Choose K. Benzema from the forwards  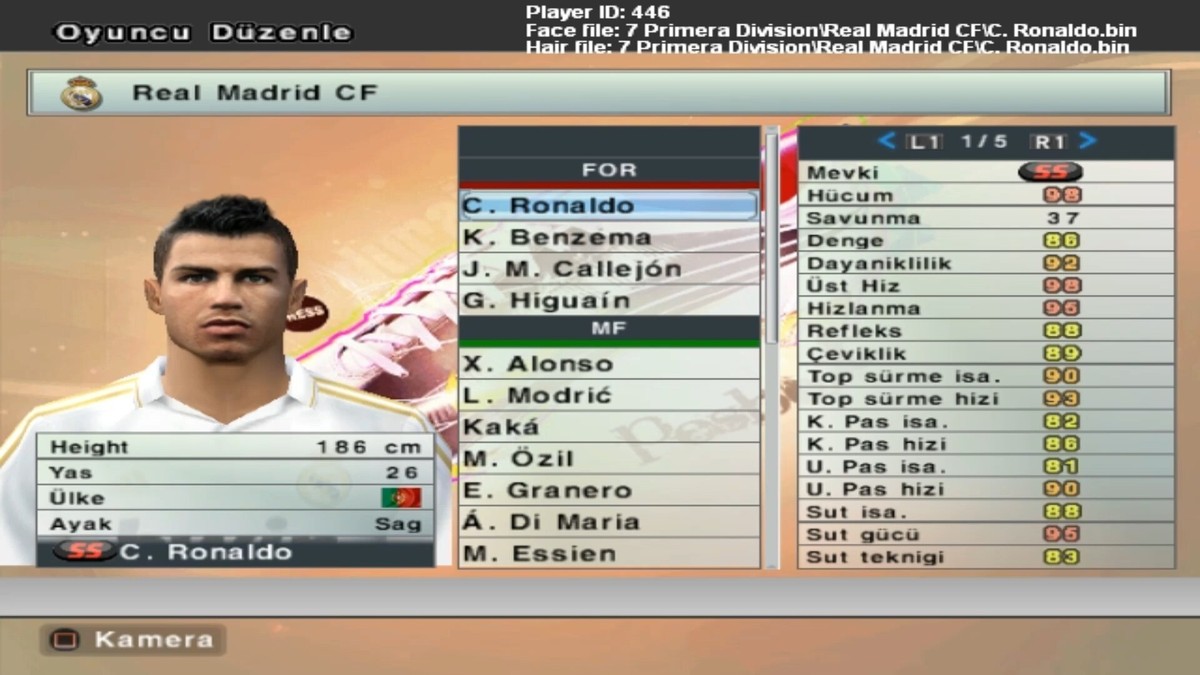tap(608, 238)
